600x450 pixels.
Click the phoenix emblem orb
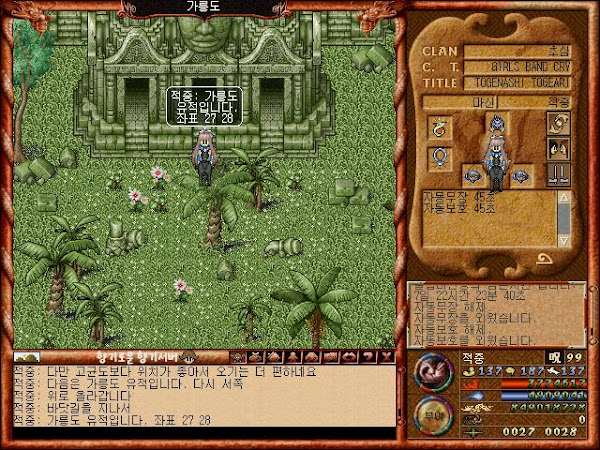click(x=434, y=374)
